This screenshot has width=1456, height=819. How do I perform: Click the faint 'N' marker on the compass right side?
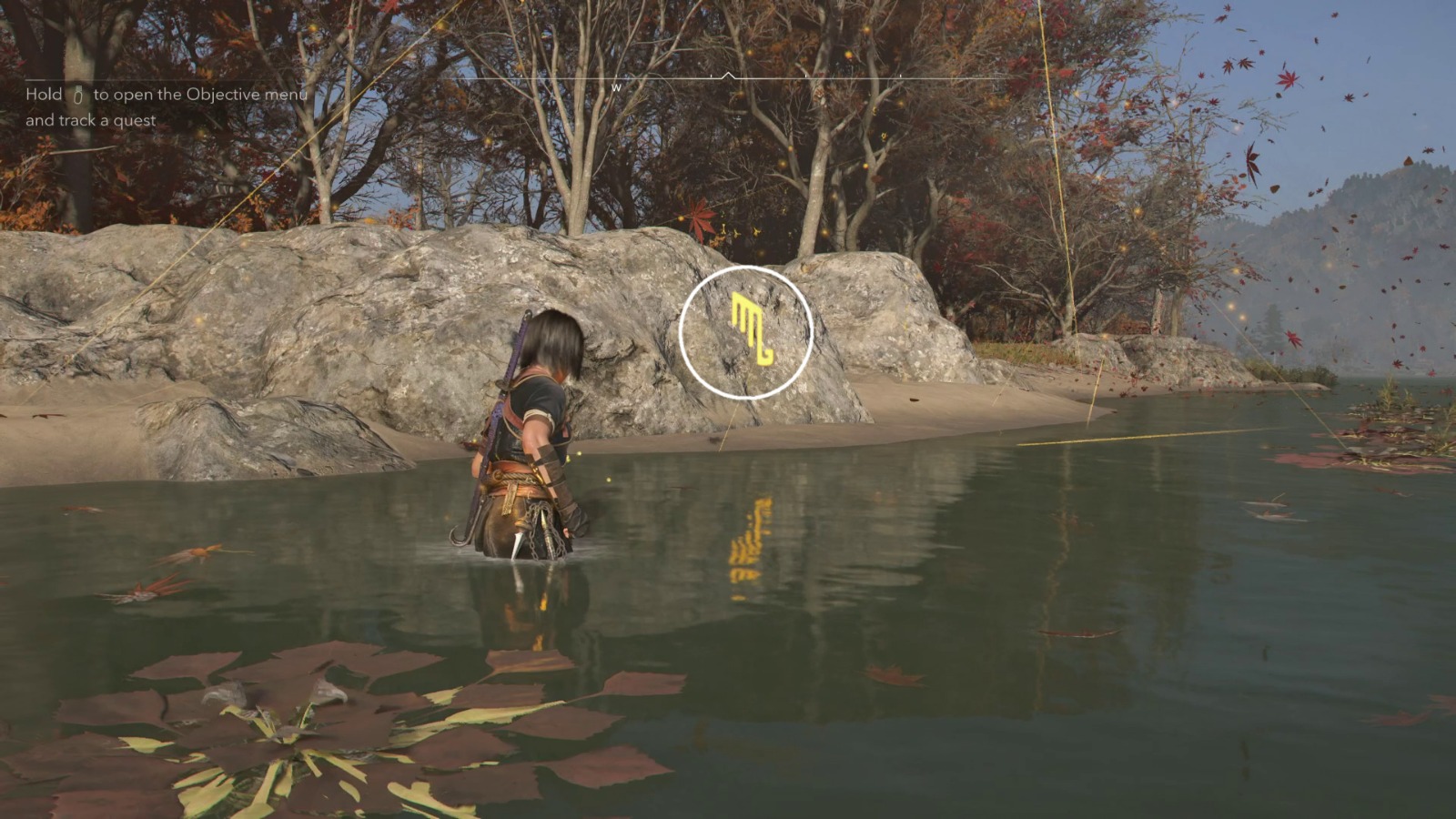coord(996,86)
